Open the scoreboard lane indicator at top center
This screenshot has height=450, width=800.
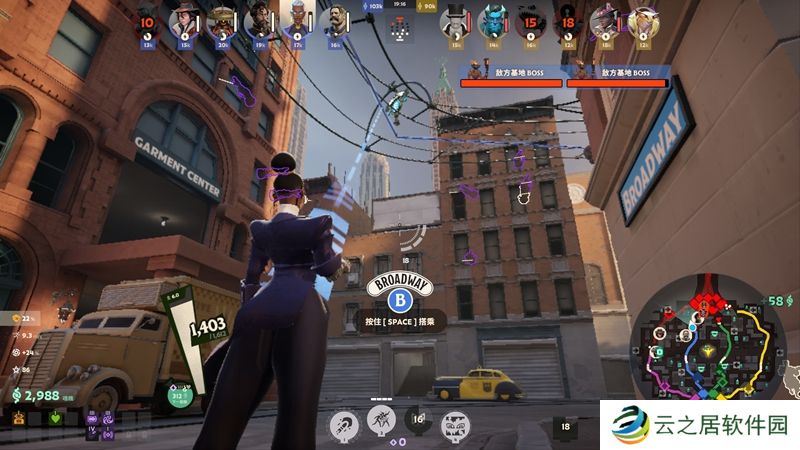(x=400, y=30)
